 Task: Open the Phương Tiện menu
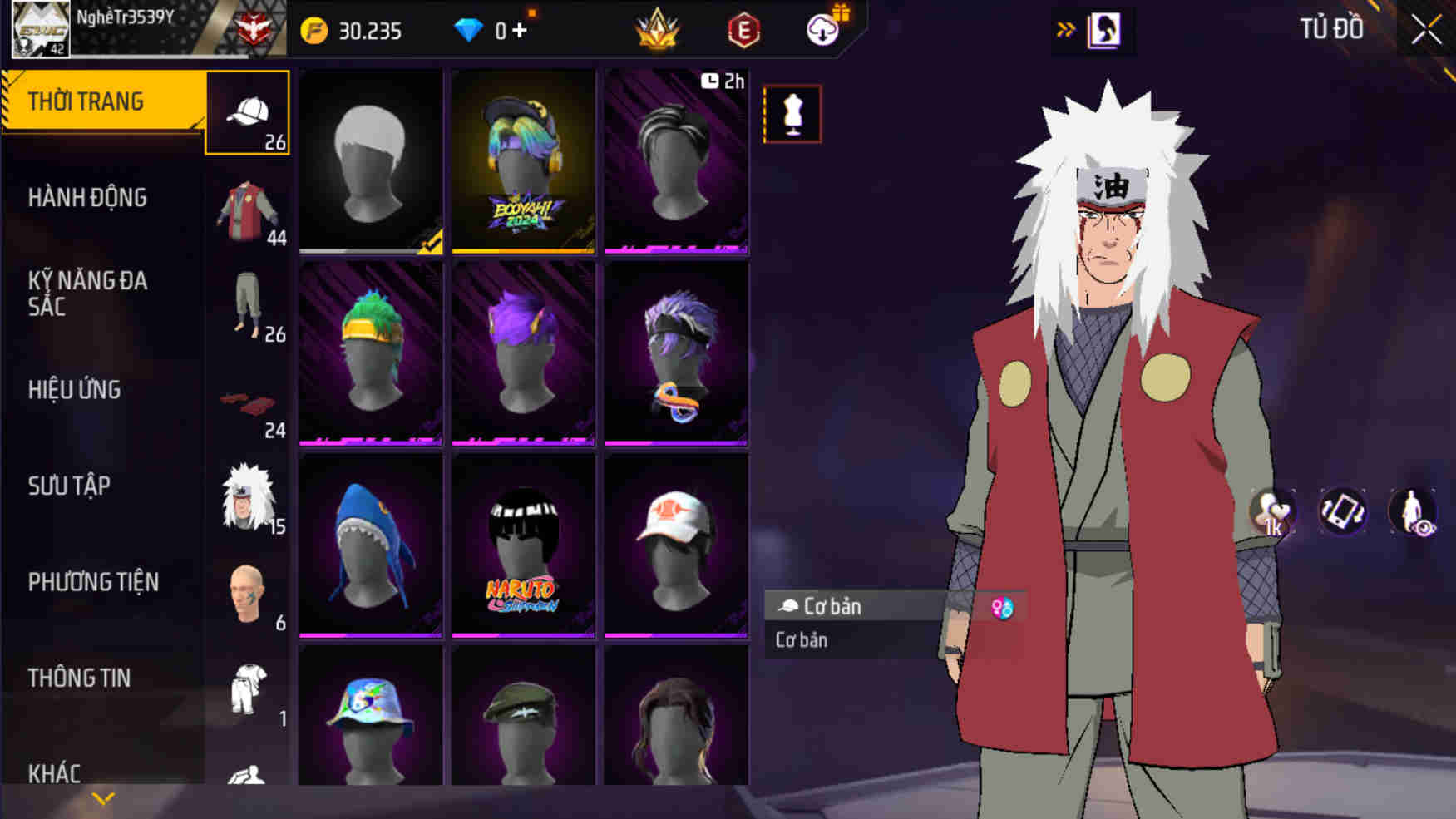[x=93, y=582]
